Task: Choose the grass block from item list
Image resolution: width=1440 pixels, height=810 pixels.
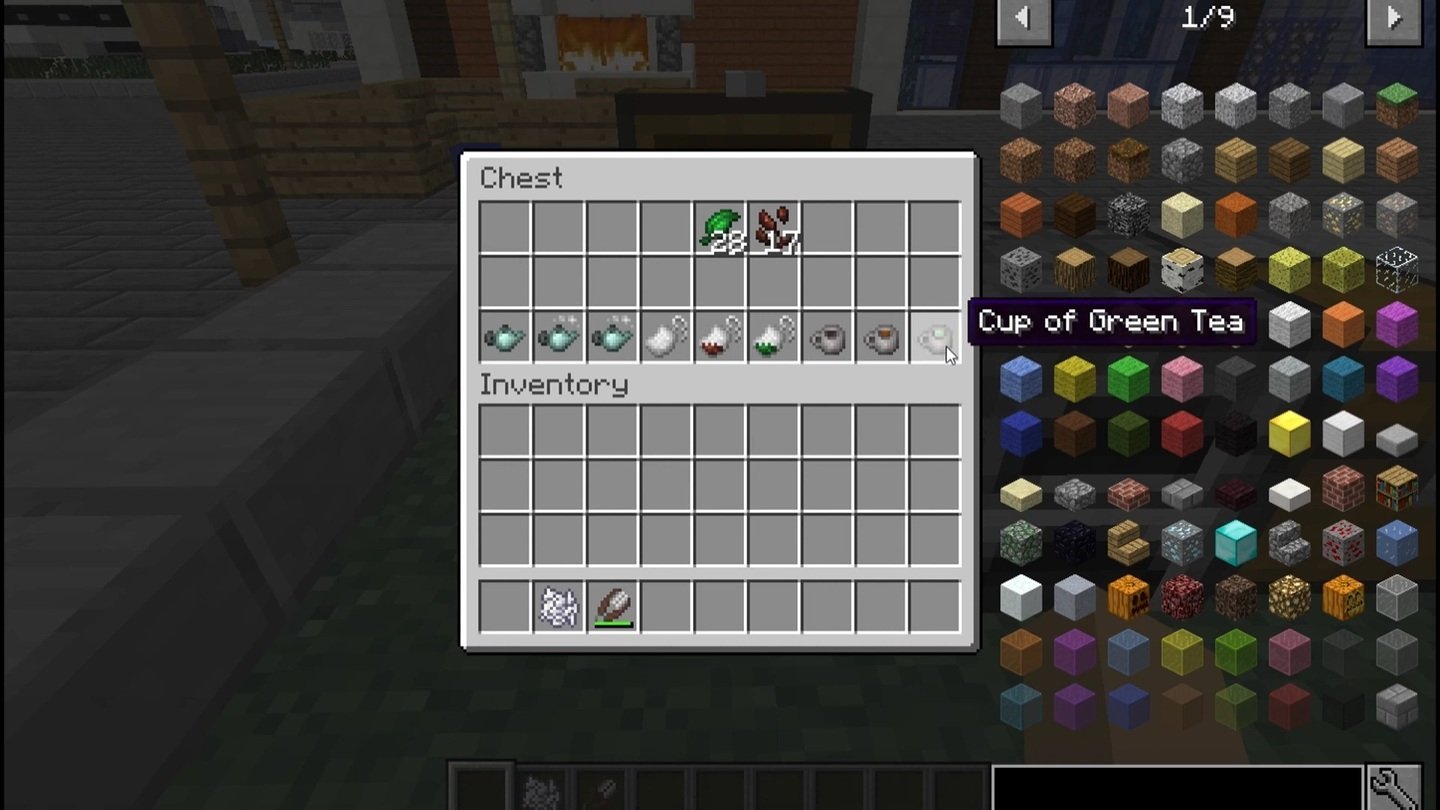Action: click(1396, 105)
